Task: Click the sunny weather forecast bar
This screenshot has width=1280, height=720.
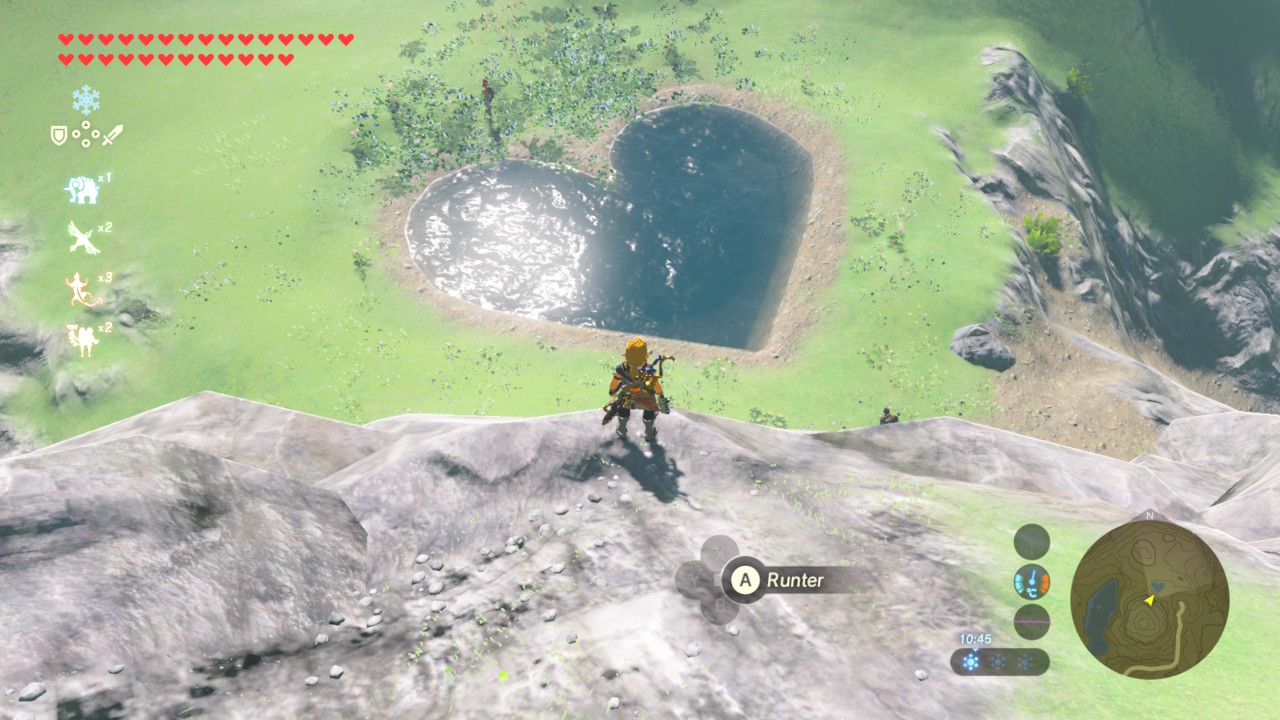Action: [999, 662]
